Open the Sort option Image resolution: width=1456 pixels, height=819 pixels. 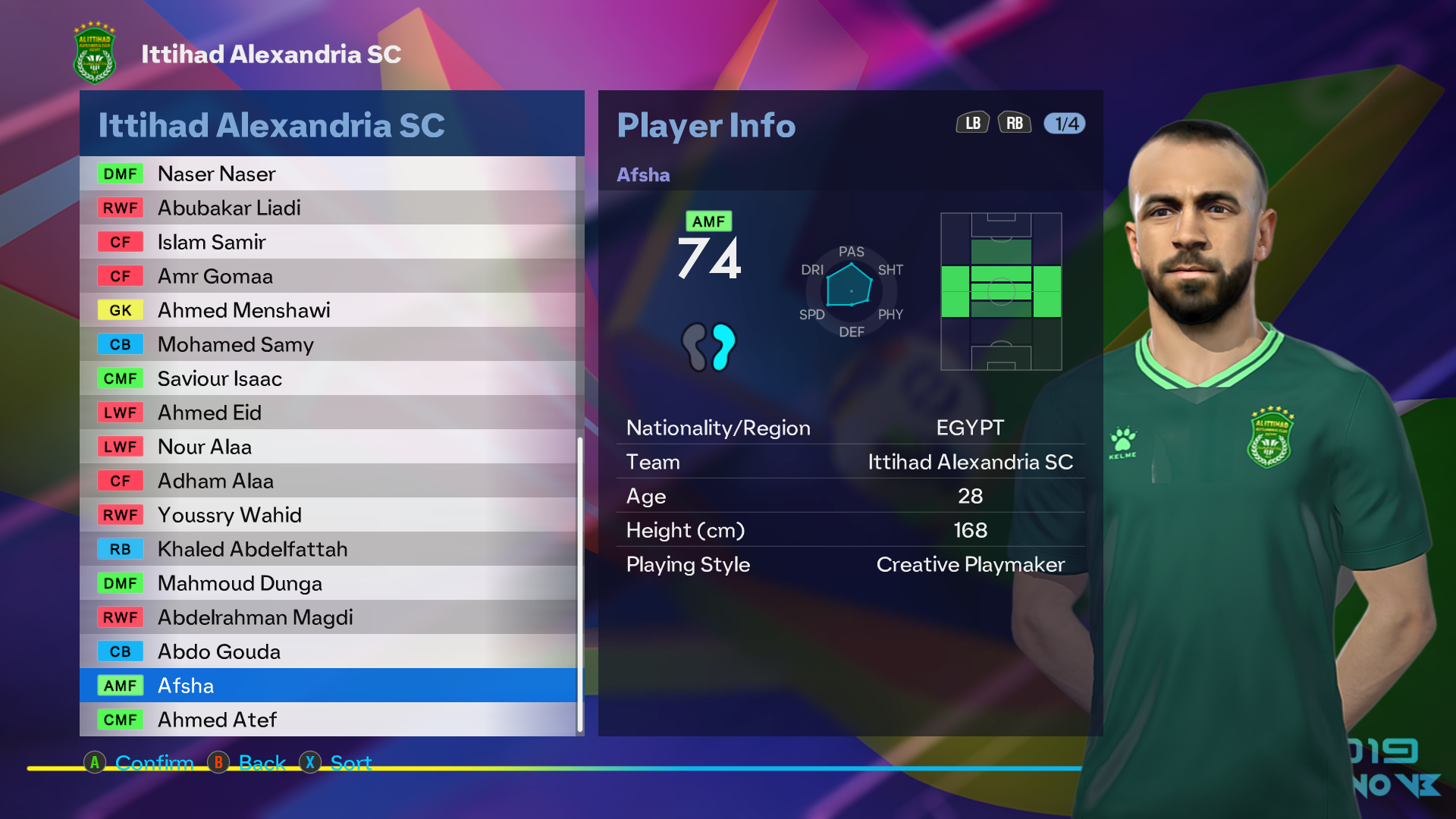pos(336,762)
